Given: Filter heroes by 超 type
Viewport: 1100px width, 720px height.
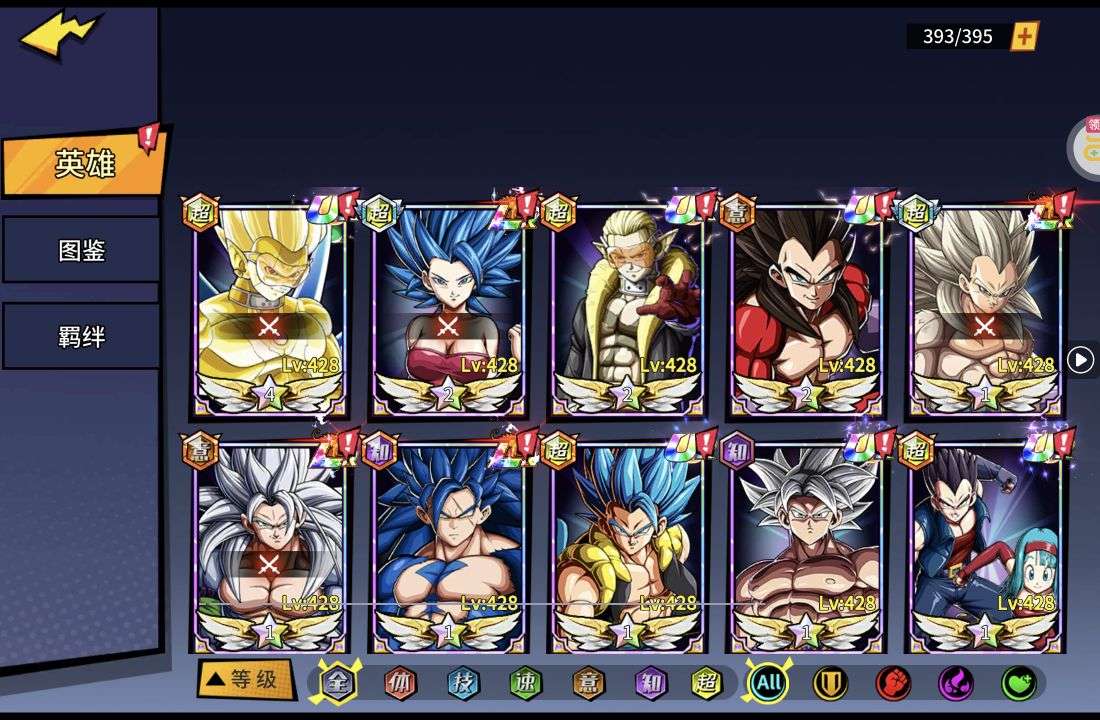Looking at the screenshot, I should click(707, 683).
